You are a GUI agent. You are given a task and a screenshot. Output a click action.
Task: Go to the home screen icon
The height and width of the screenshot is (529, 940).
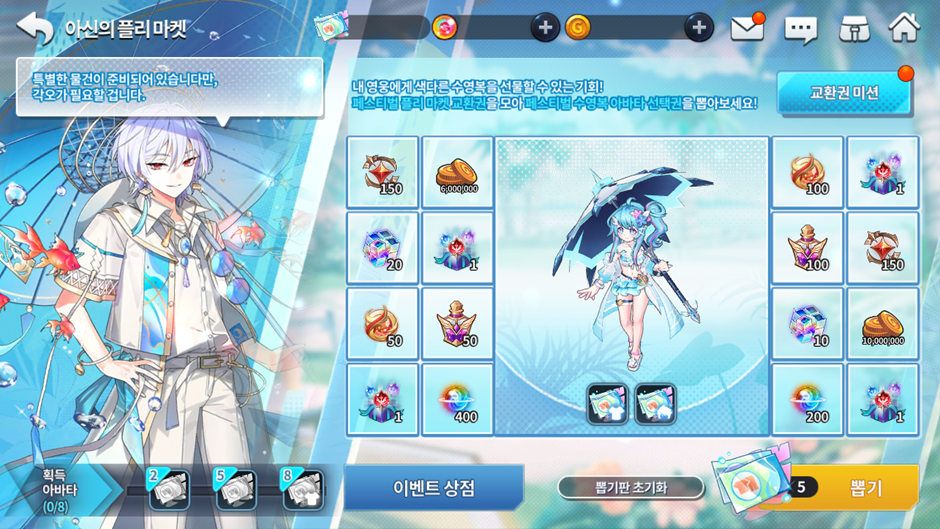904,28
